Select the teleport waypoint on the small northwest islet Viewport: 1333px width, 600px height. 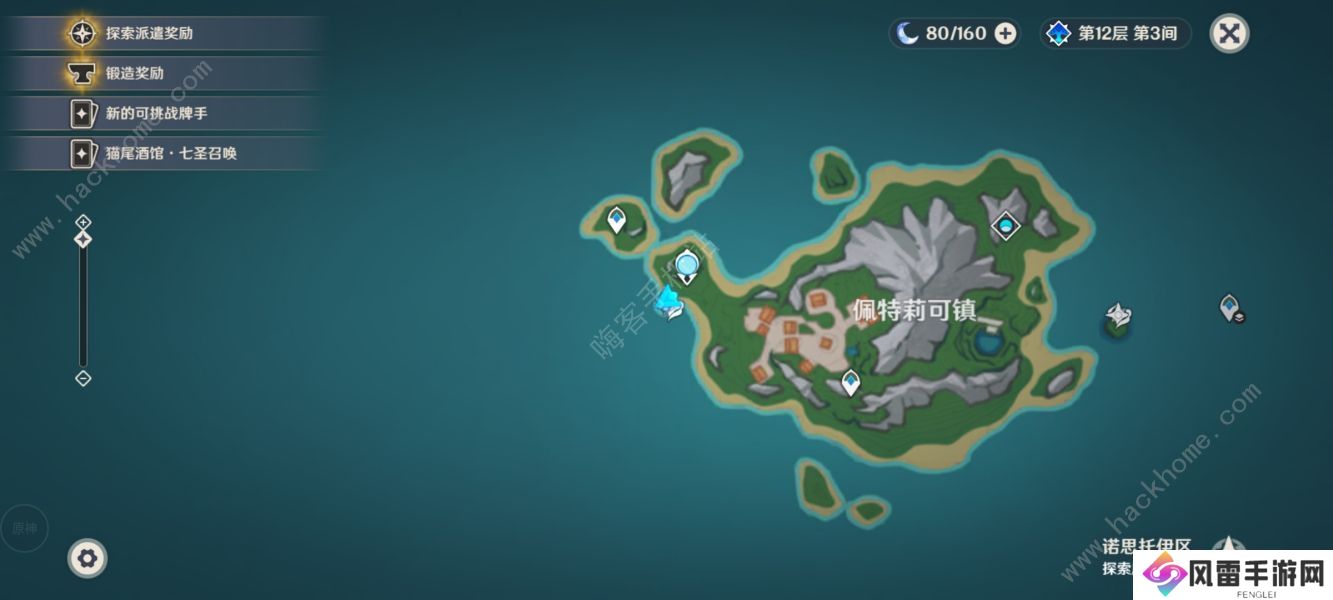617,218
